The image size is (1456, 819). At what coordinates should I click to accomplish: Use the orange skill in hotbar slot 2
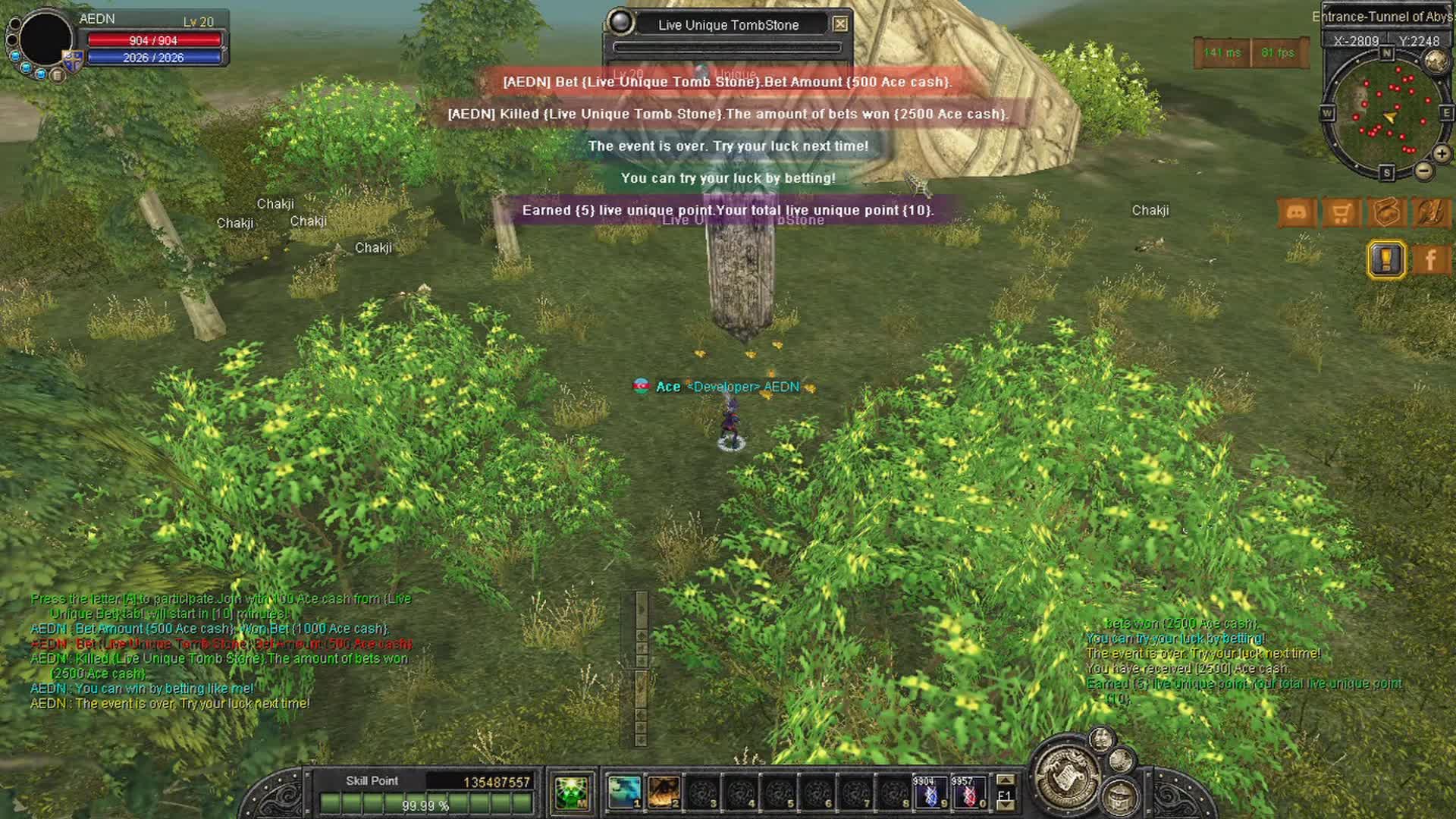664,792
